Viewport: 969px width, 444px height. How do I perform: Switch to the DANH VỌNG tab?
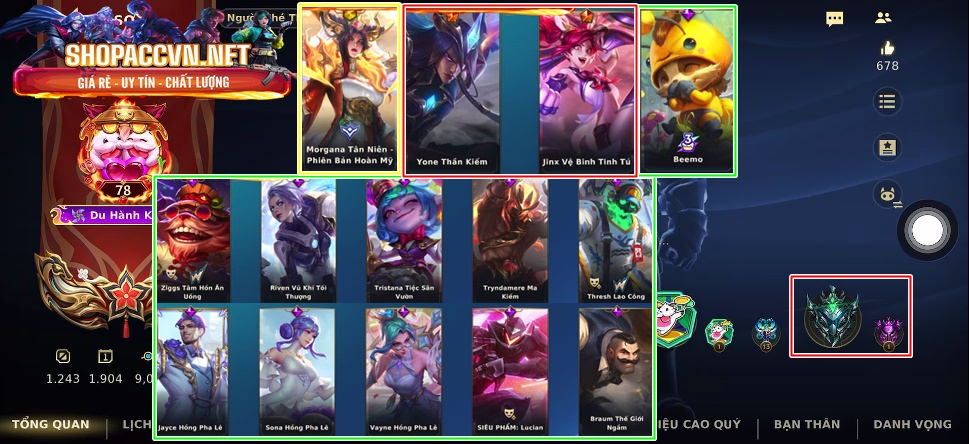click(911, 425)
